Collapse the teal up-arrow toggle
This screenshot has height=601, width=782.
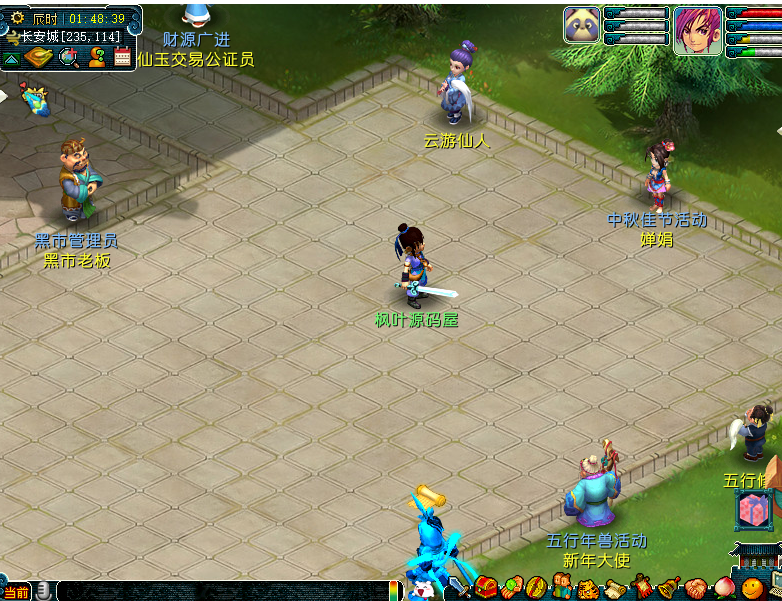[x=11, y=59]
